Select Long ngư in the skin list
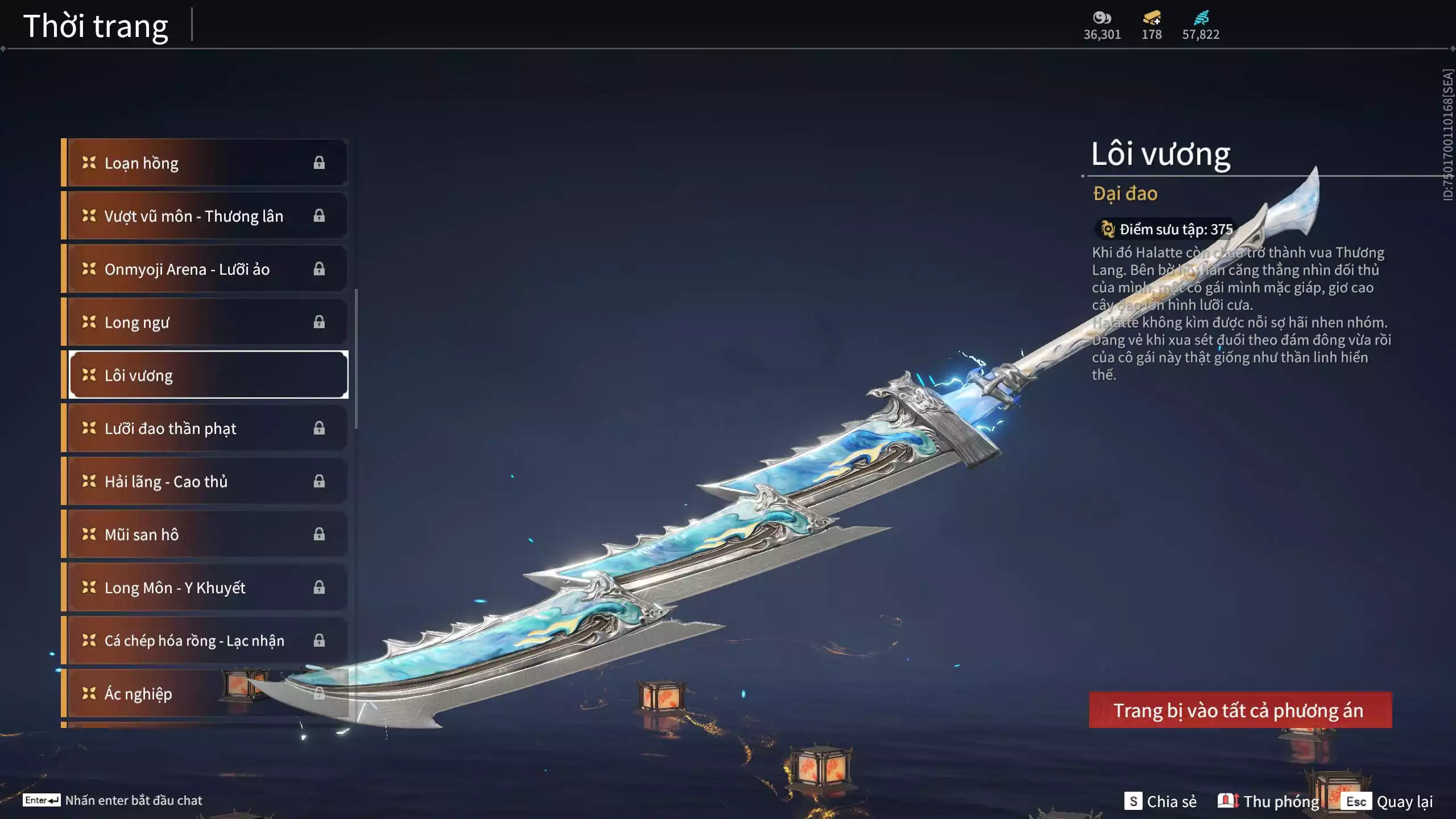 pyautogui.click(x=205, y=322)
